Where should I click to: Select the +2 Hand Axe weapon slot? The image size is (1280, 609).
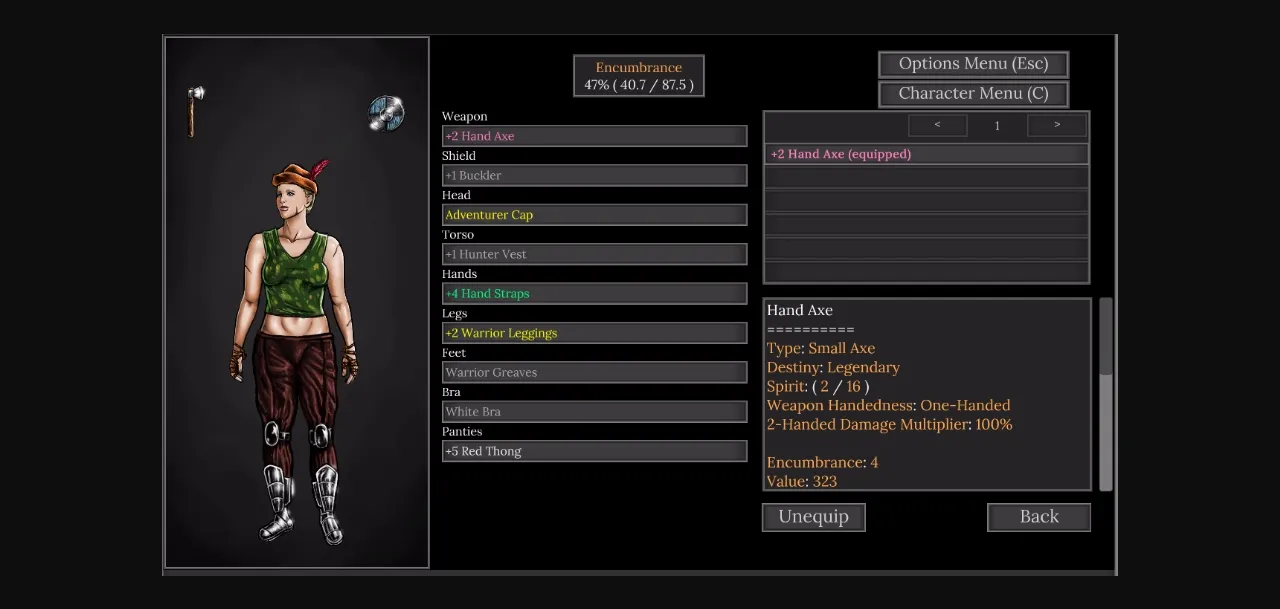tap(594, 136)
